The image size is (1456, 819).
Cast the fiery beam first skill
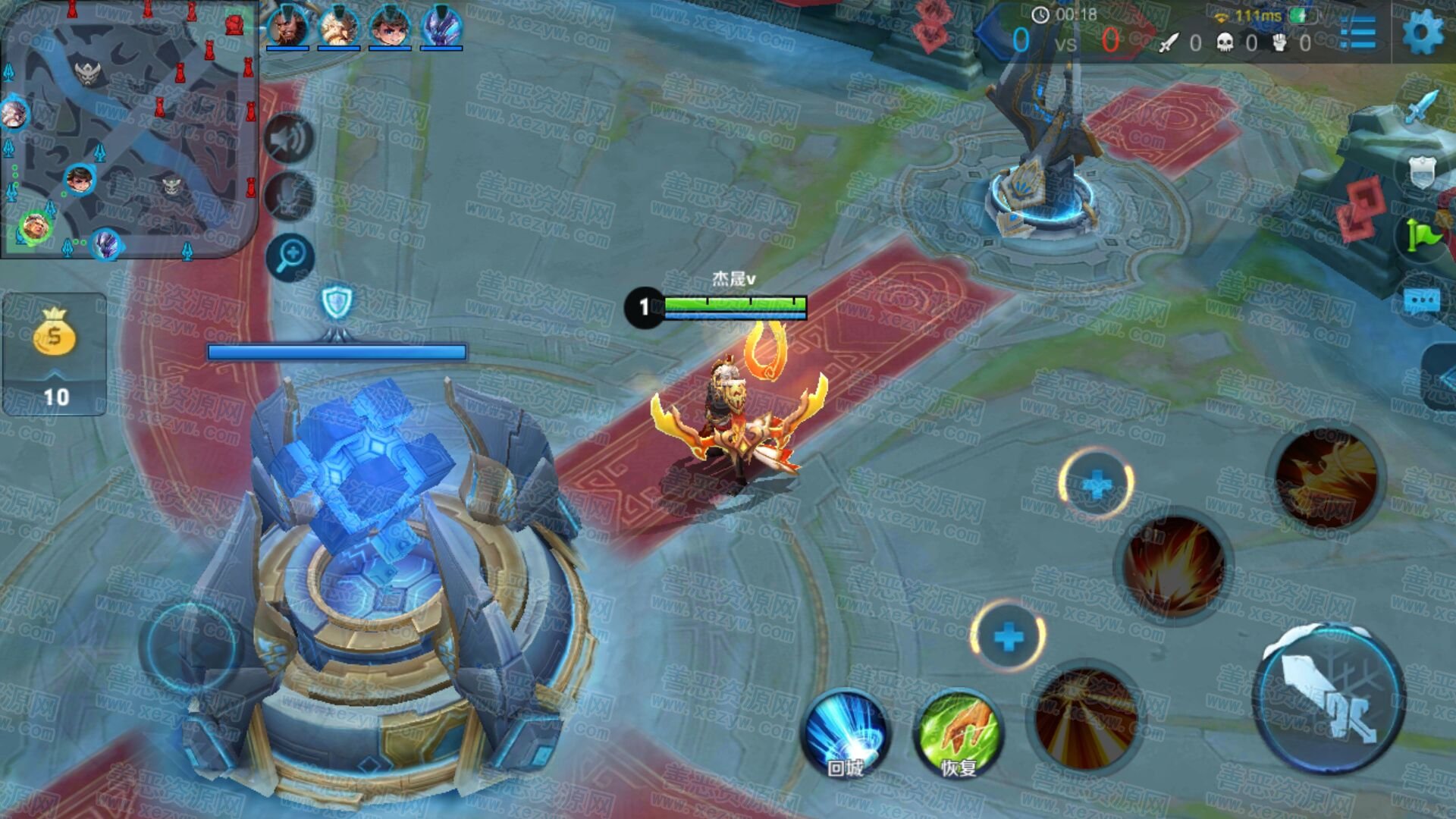pyautogui.click(x=1086, y=717)
